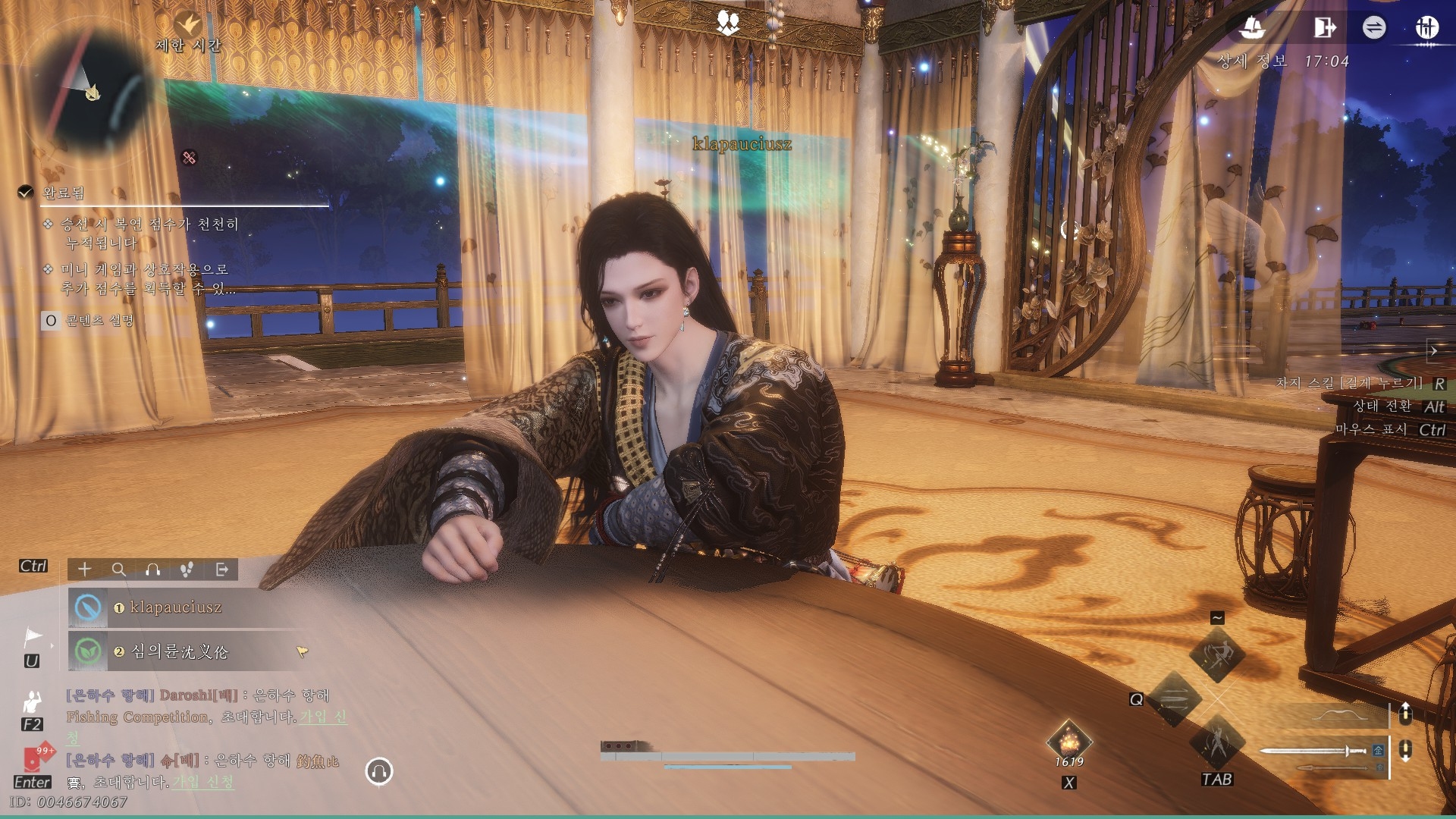Click the sailing ship icon
The width and height of the screenshot is (1456, 819).
(1252, 28)
